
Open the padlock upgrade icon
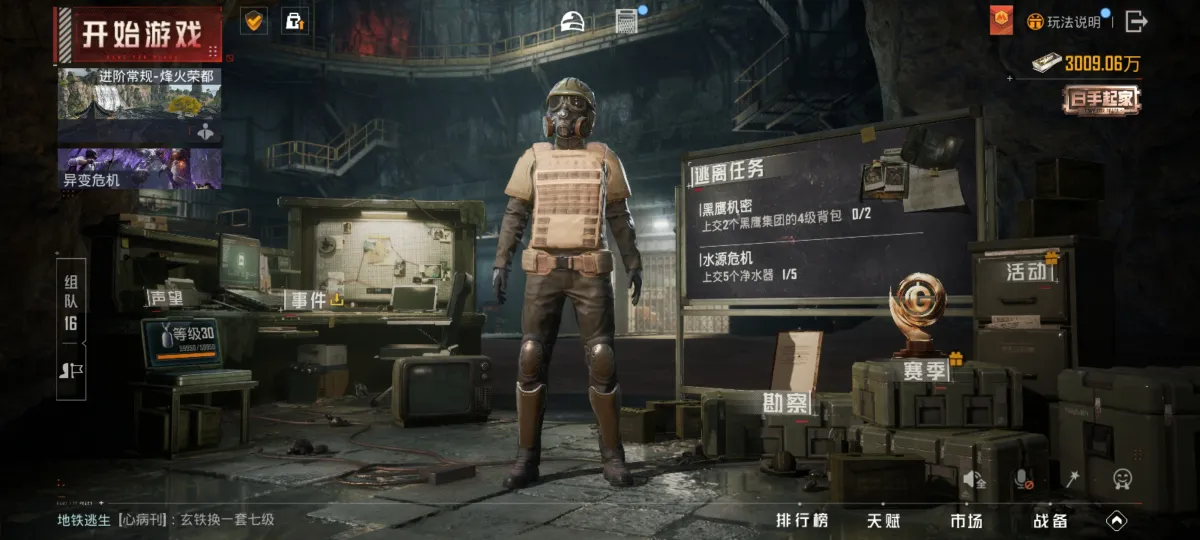[x=294, y=21]
